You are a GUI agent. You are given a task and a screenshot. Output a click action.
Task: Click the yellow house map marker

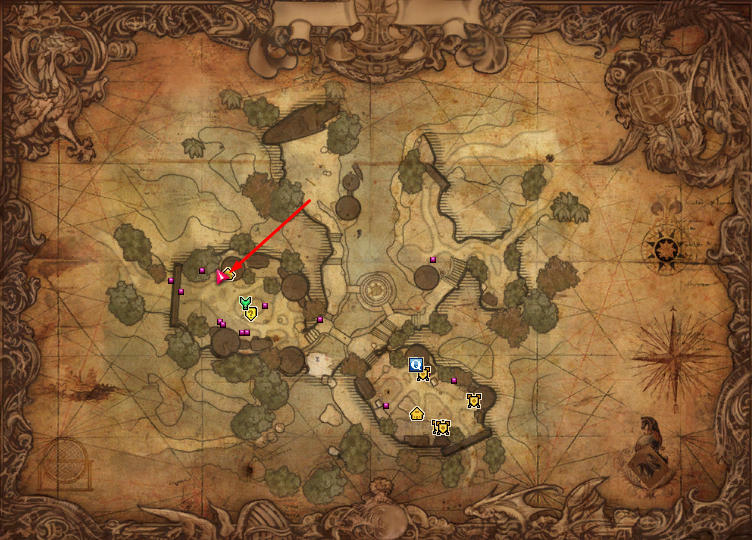tap(416, 413)
